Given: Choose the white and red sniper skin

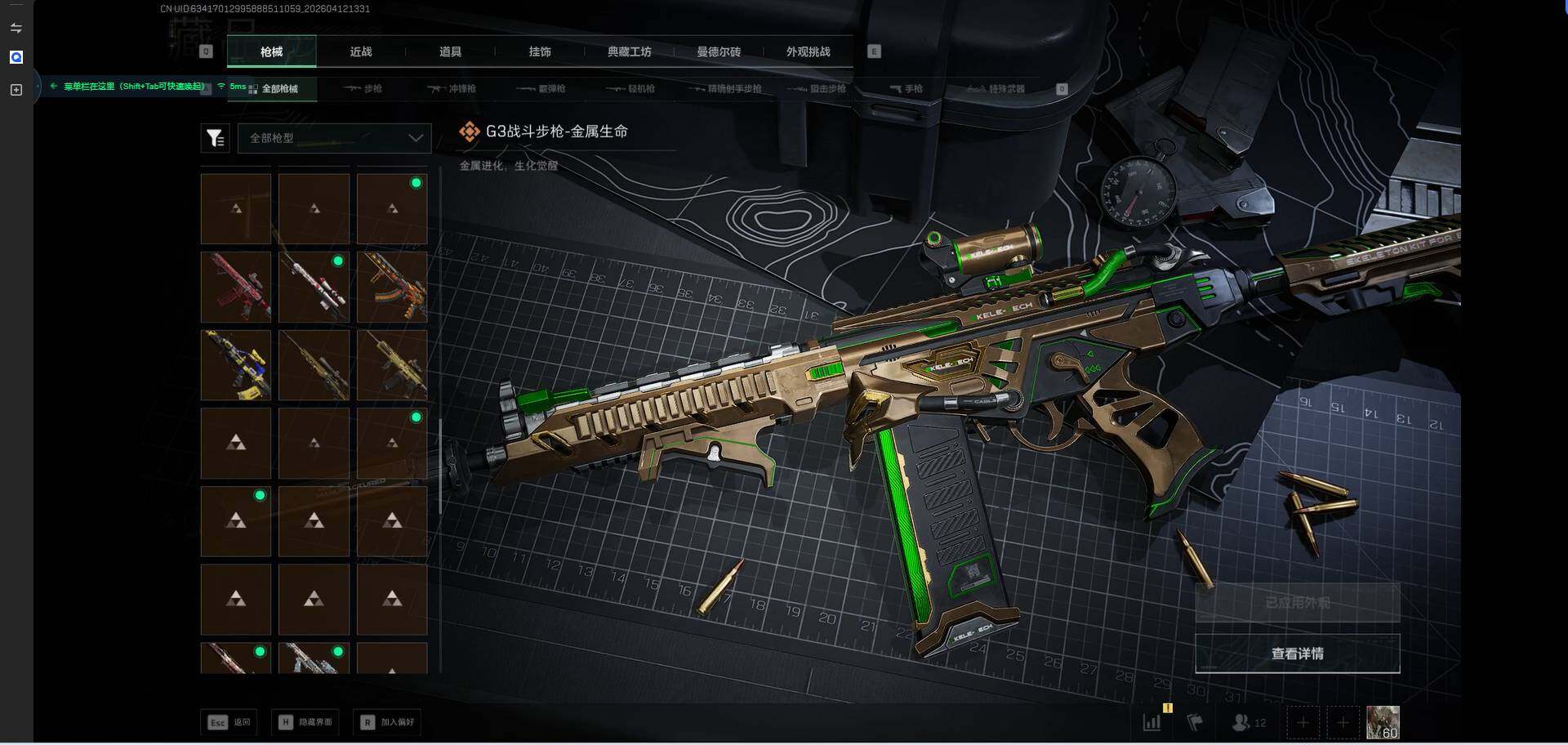Looking at the screenshot, I should click(314, 287).
